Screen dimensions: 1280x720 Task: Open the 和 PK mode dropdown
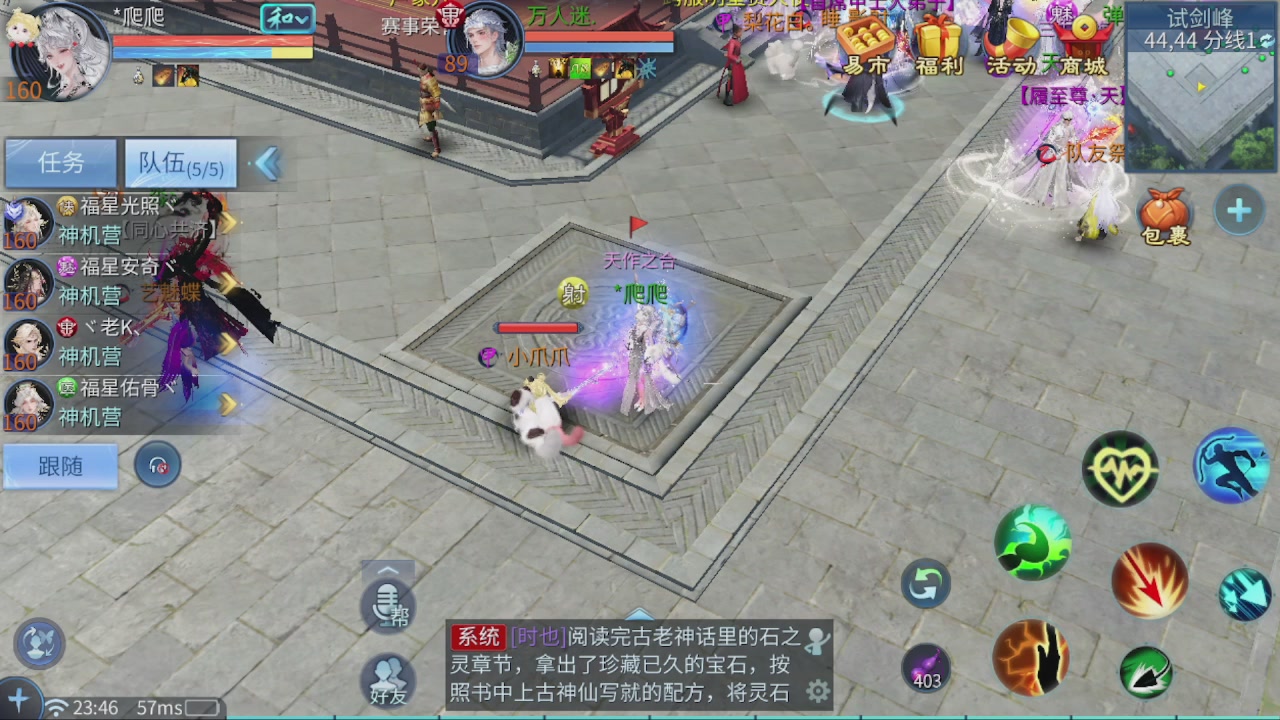[x=287, y=18]
